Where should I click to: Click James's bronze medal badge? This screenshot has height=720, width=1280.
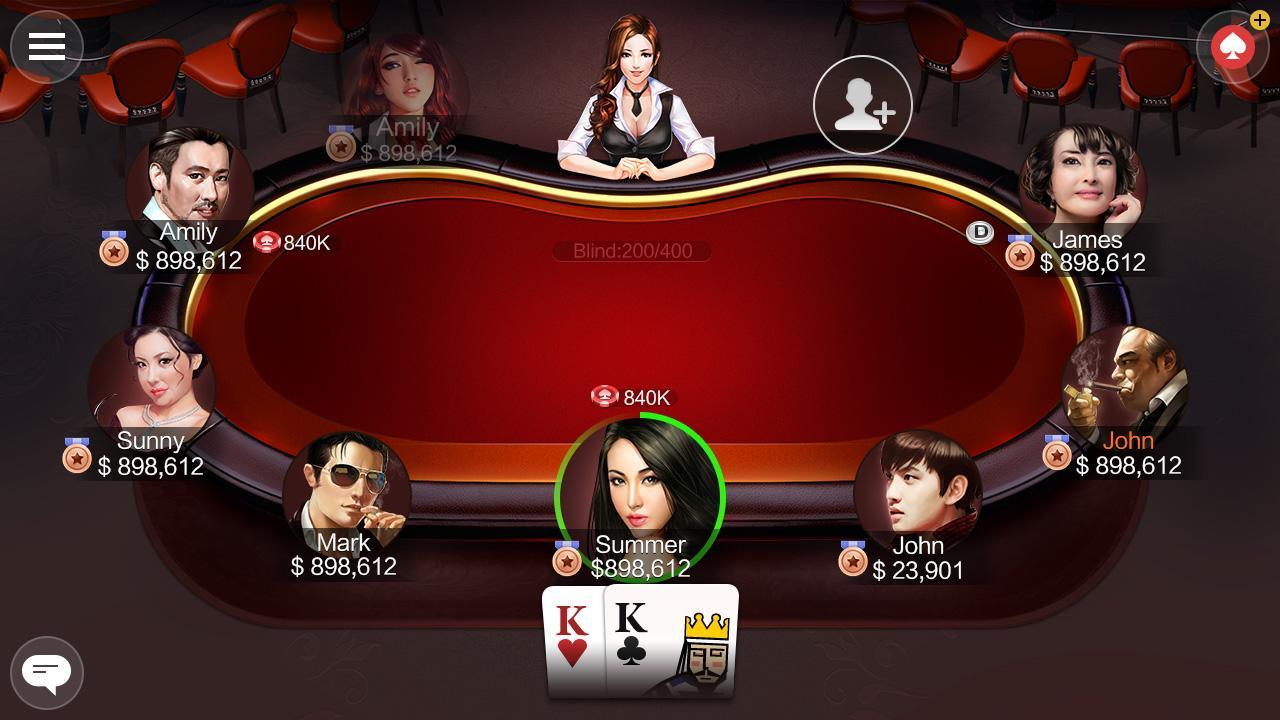[1019, 257]
